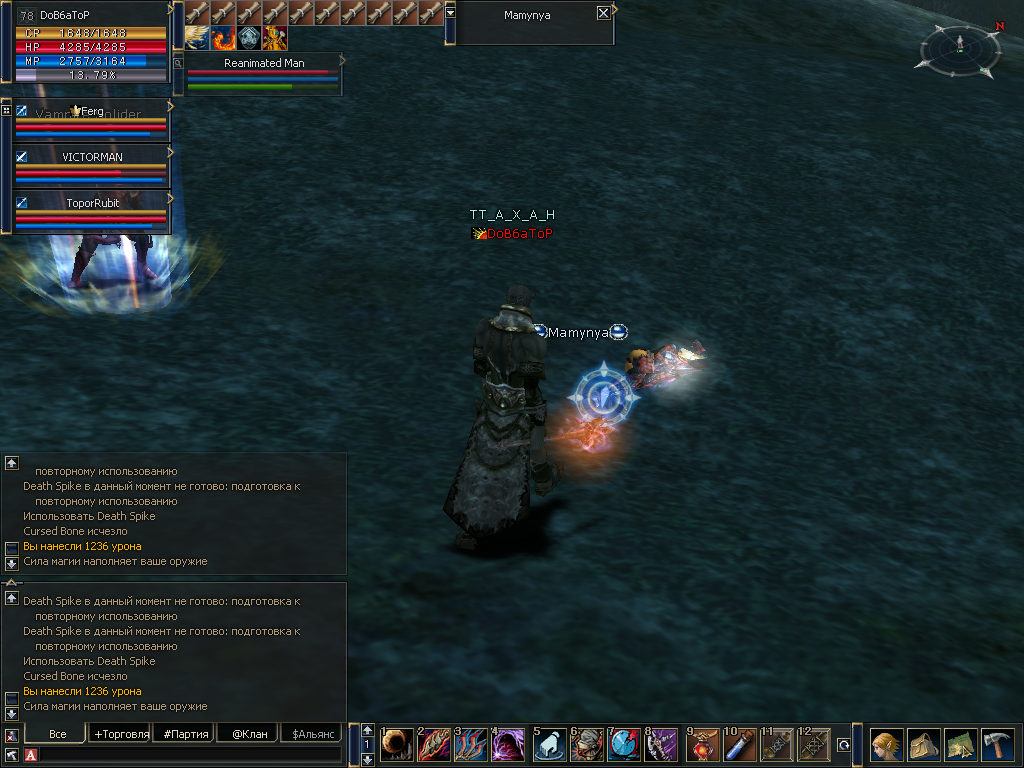Activate the purple vortex skill in slot 4

coord(507,745)
